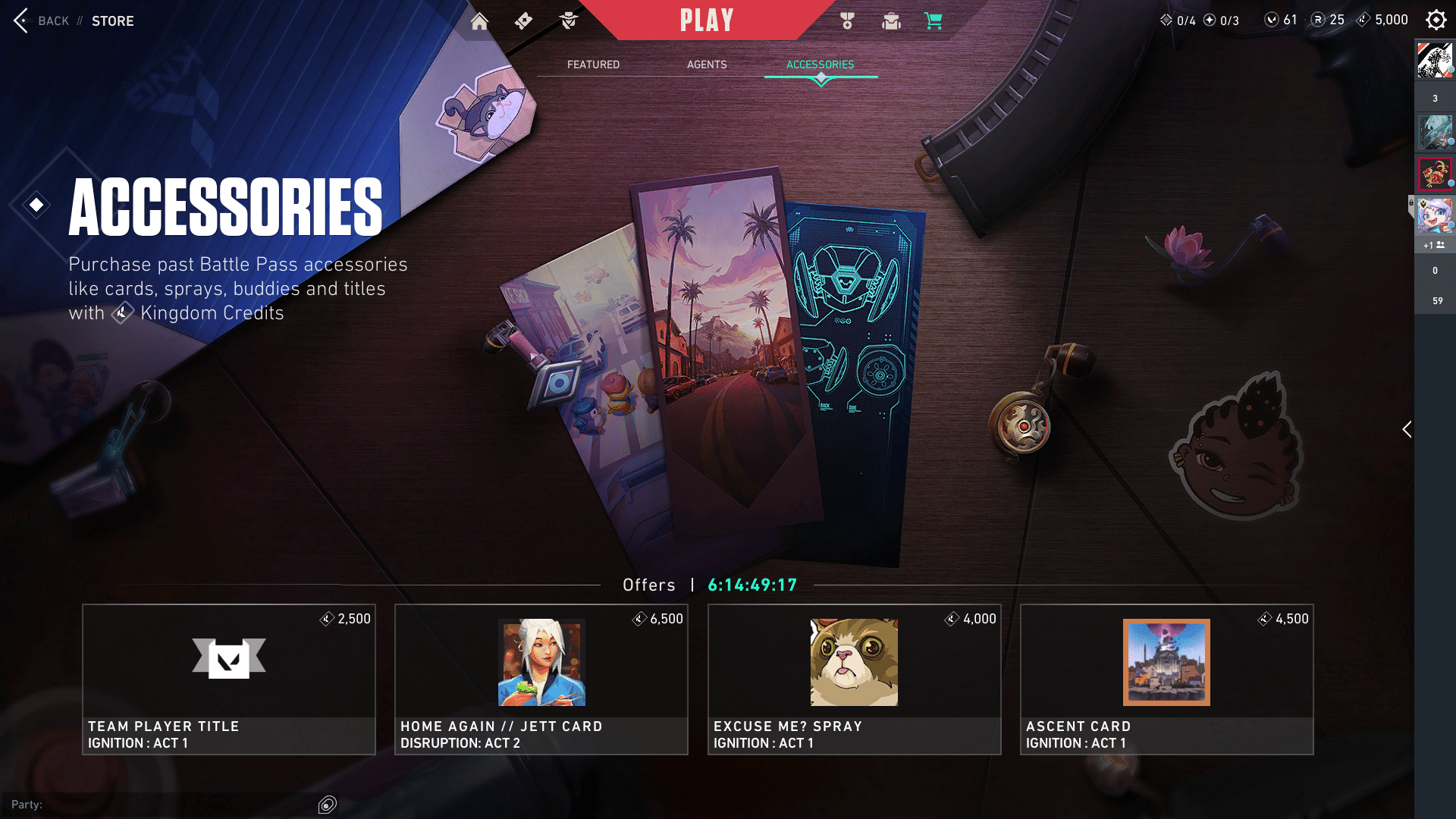Open the Collection via backpack icon
Screen dimensions: 1456x819
tap(890, 20)
